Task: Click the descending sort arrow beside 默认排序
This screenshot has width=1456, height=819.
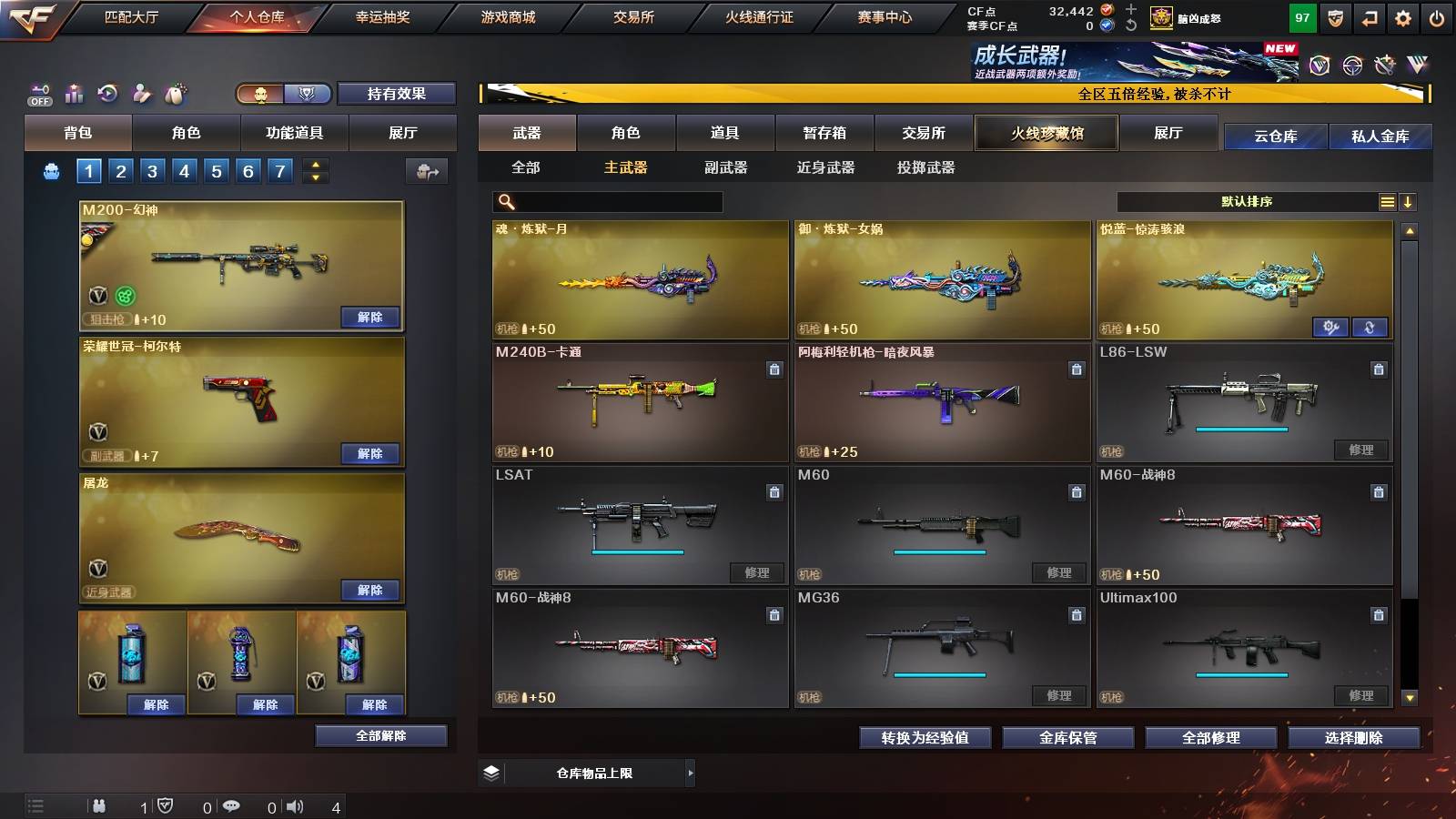Action: 1409,201
